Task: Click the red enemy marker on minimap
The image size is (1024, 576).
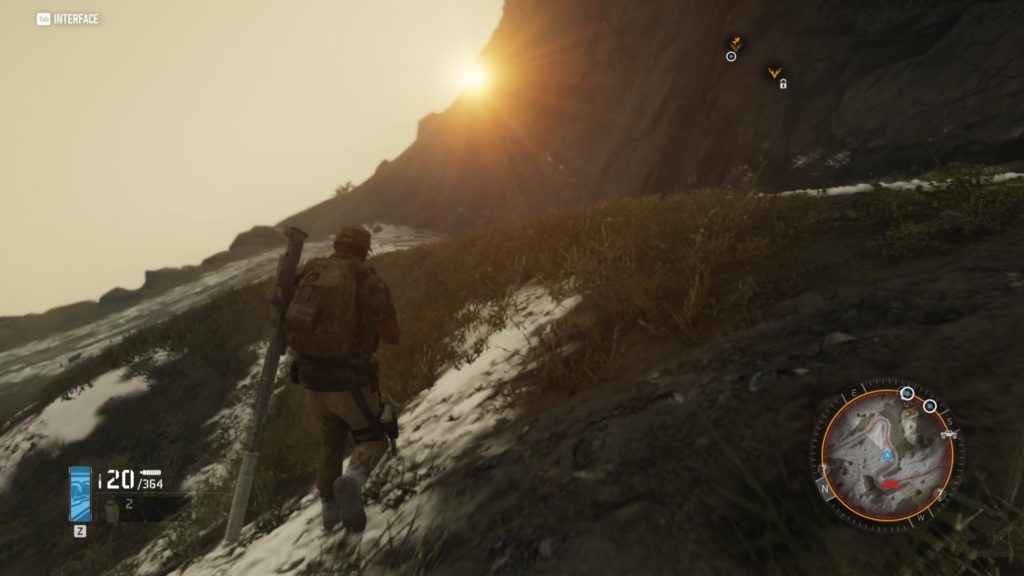Action: [x=886, y=485]
